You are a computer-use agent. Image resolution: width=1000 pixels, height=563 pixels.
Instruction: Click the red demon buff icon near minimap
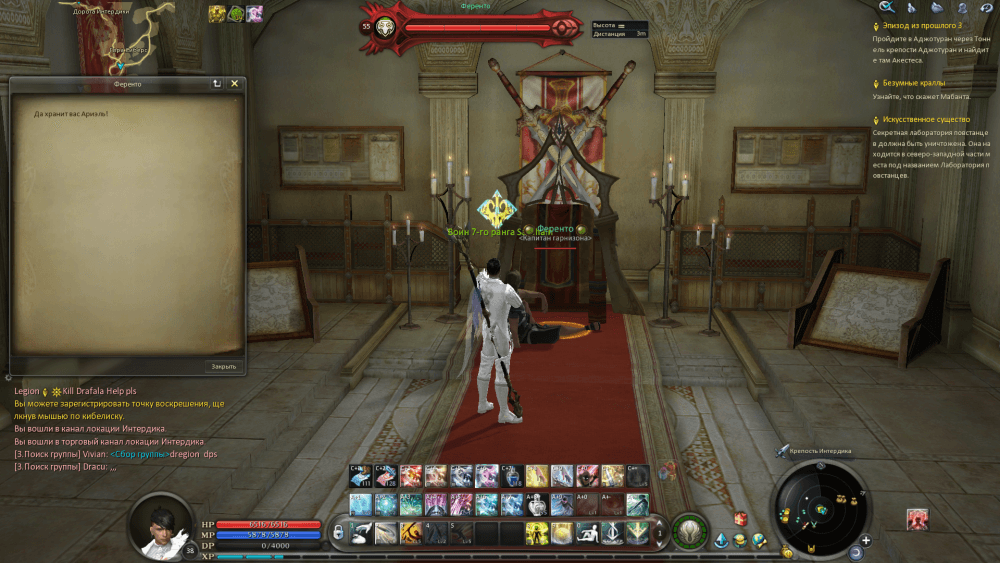click(917, 518)
